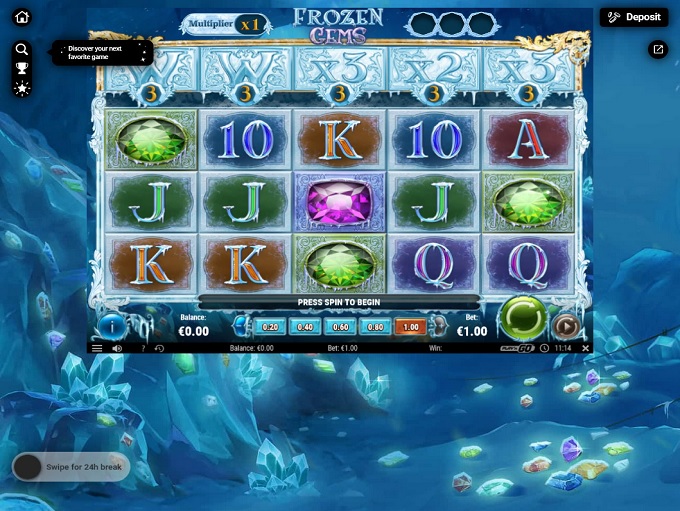The image size is (680, 511).
Task: Toggle the Swipe for 24h break switch
Action: pyautogui.click(x=28, y=467)
